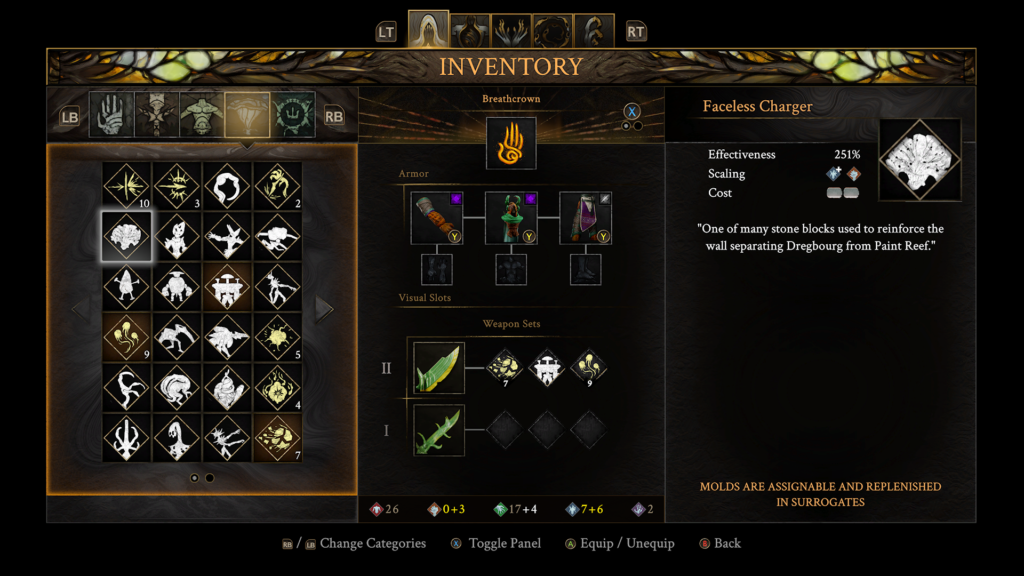Select the Faceless Charger mold slot
The width and height of the screenshot is (1024, 576).
[x=127, y=236]
